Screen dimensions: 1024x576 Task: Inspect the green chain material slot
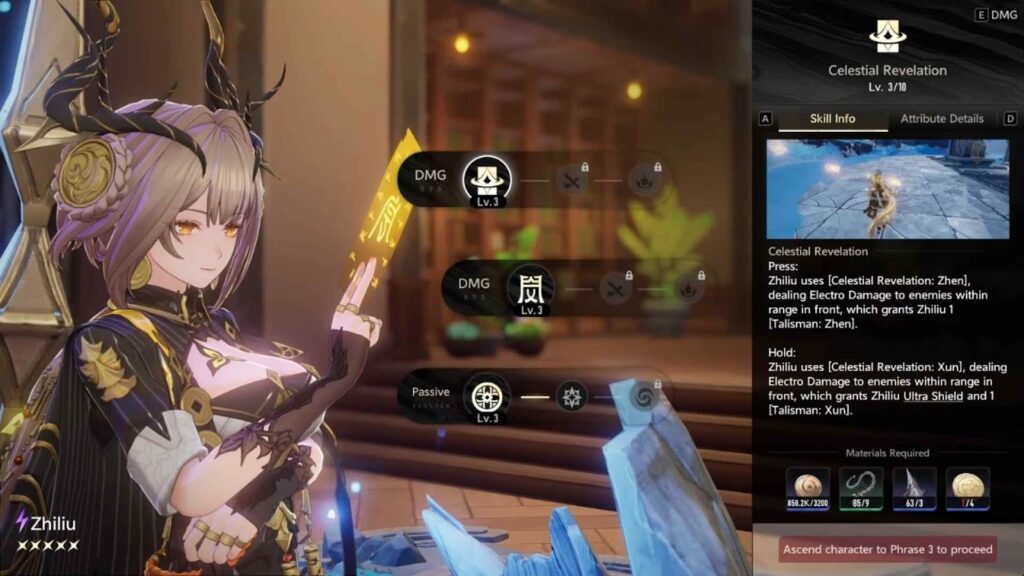click(x=860, y=489)
